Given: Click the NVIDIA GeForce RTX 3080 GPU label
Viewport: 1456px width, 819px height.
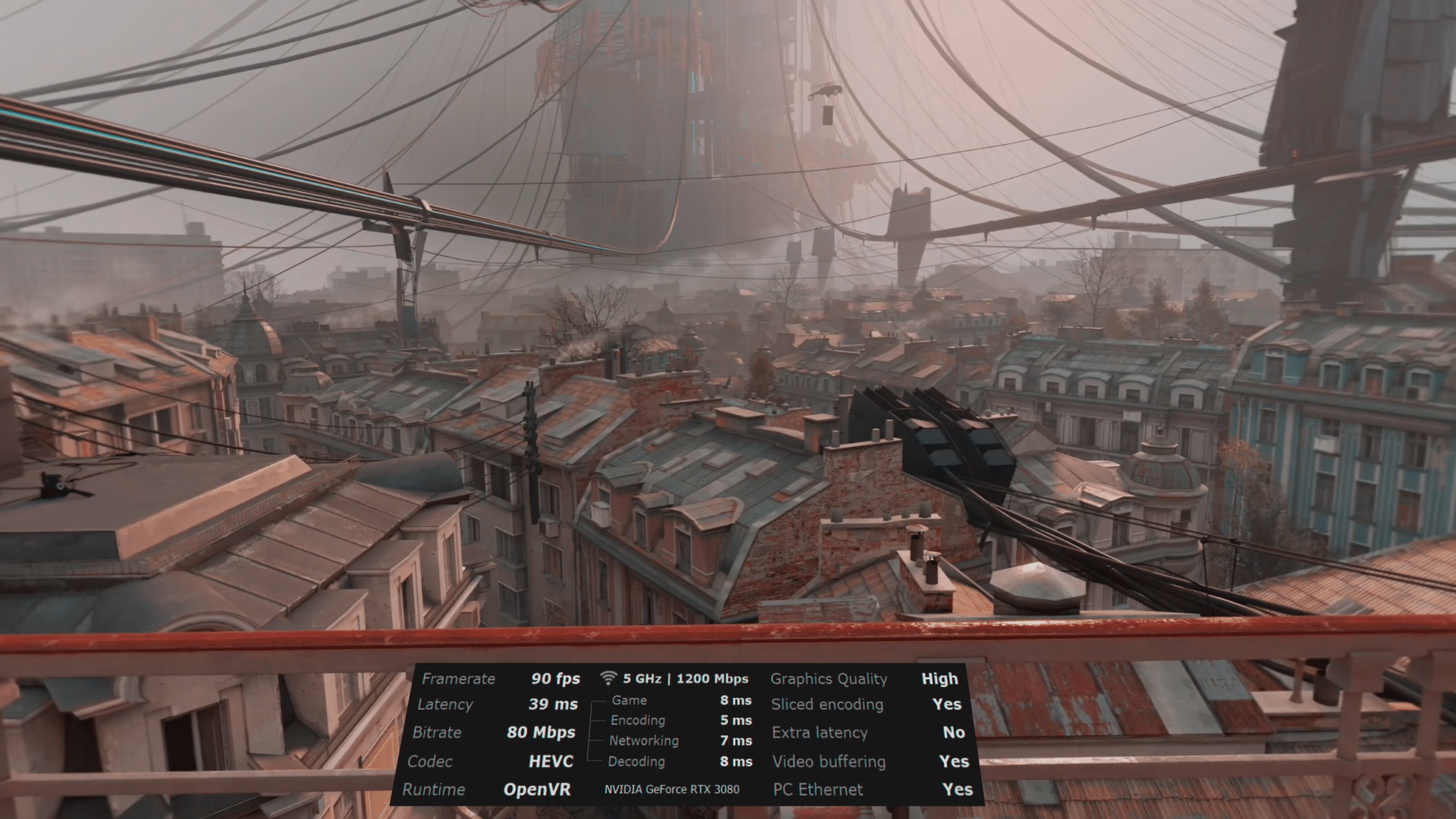Looking at the screenshot, I should pos(672,789).
